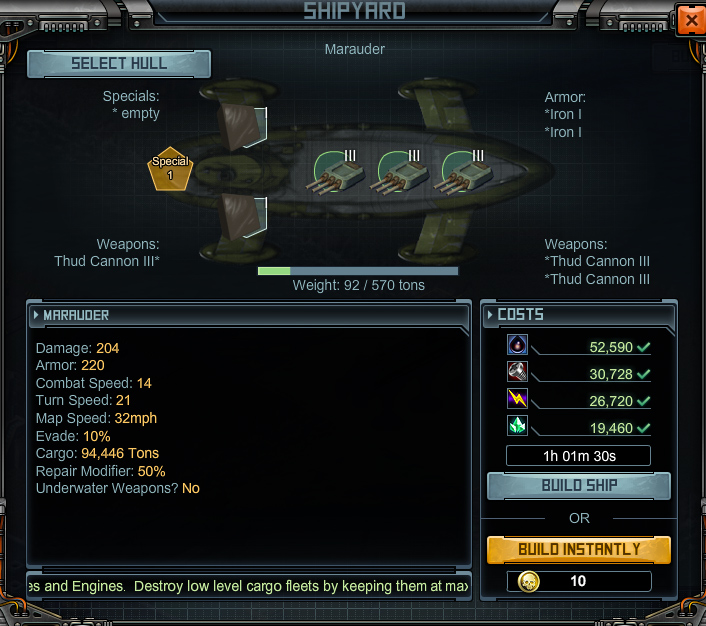Open the Select Hull menu

click(119, 64)
